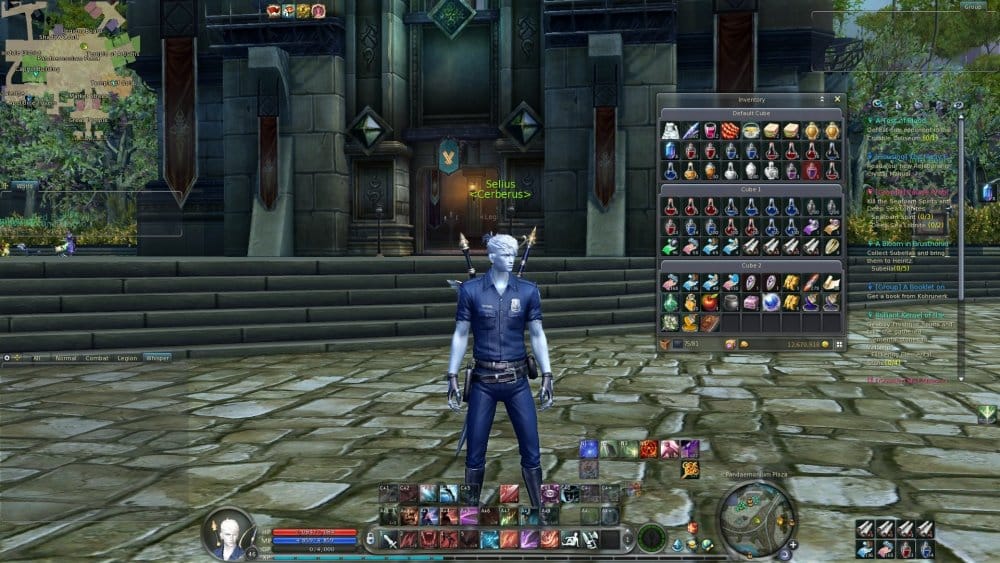Select the red apple in Cube 2
The height and width of the screenshot is (563, 1000).
click(x=710, y=302)
